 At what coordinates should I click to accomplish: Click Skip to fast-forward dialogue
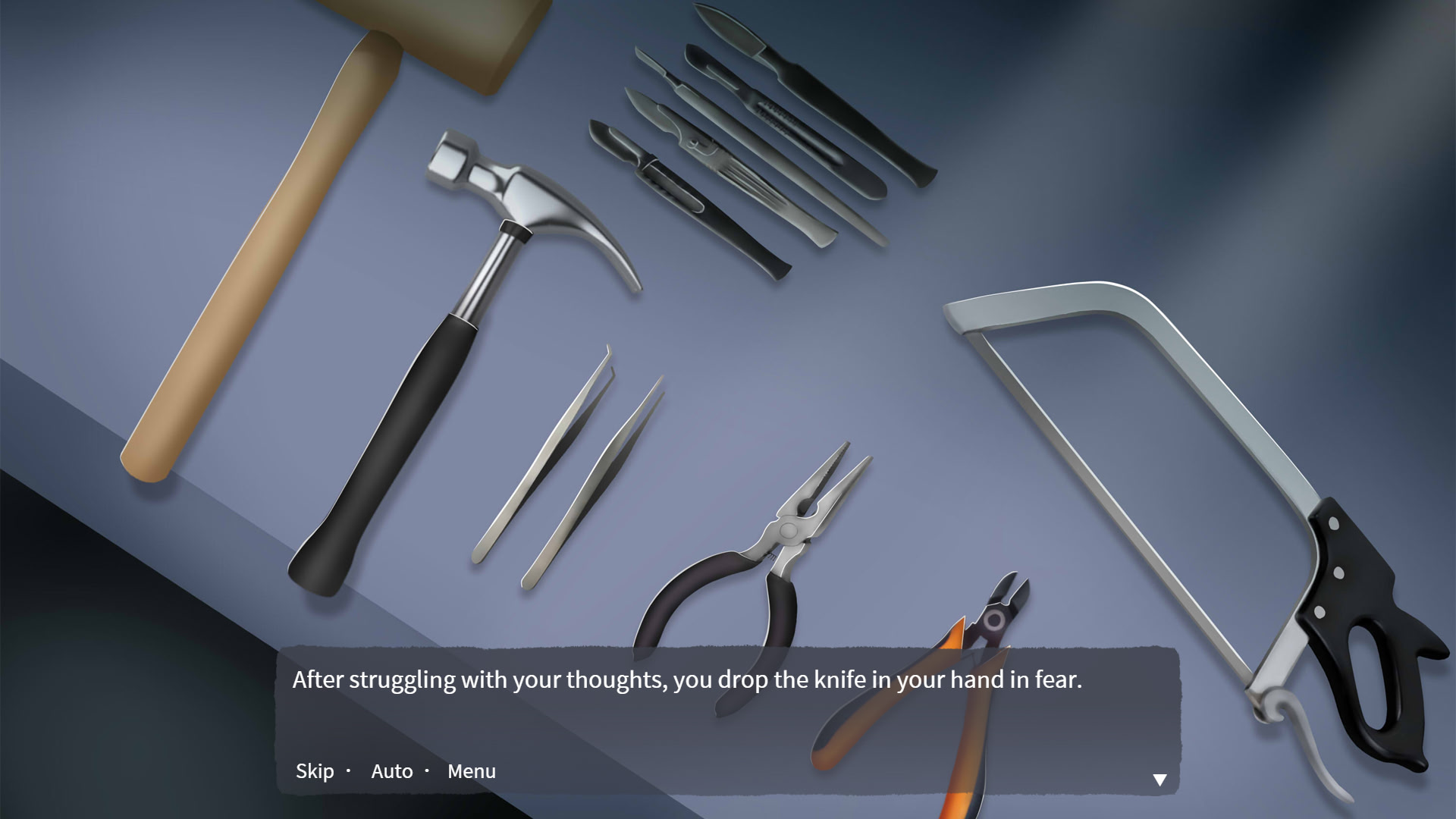pos(315,771)
